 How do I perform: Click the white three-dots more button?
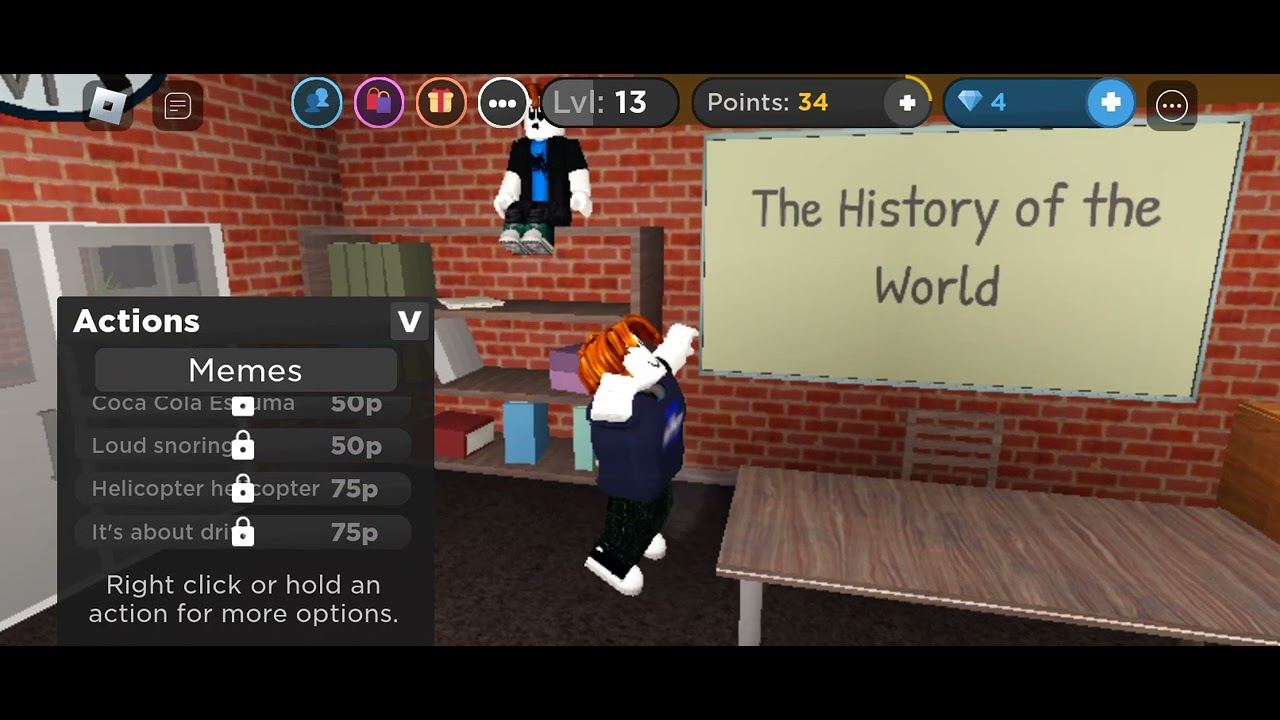pyautogui.click(x=502, y=103)
